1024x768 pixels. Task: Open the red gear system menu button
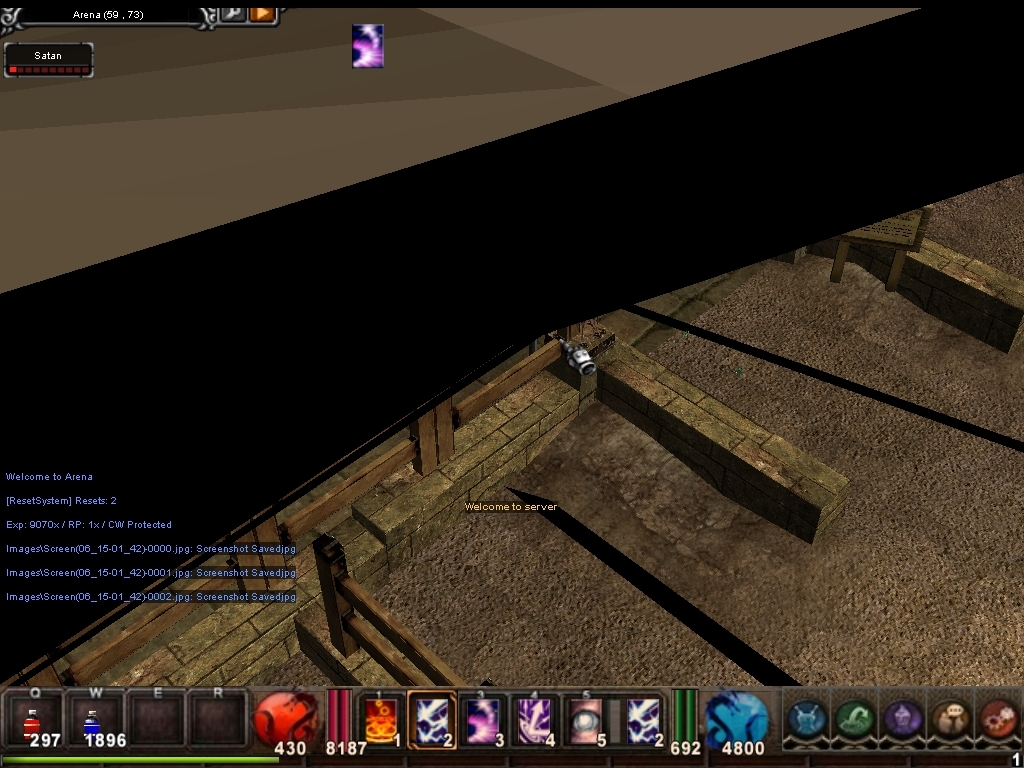pyautogui.click(x=997, y=719)
